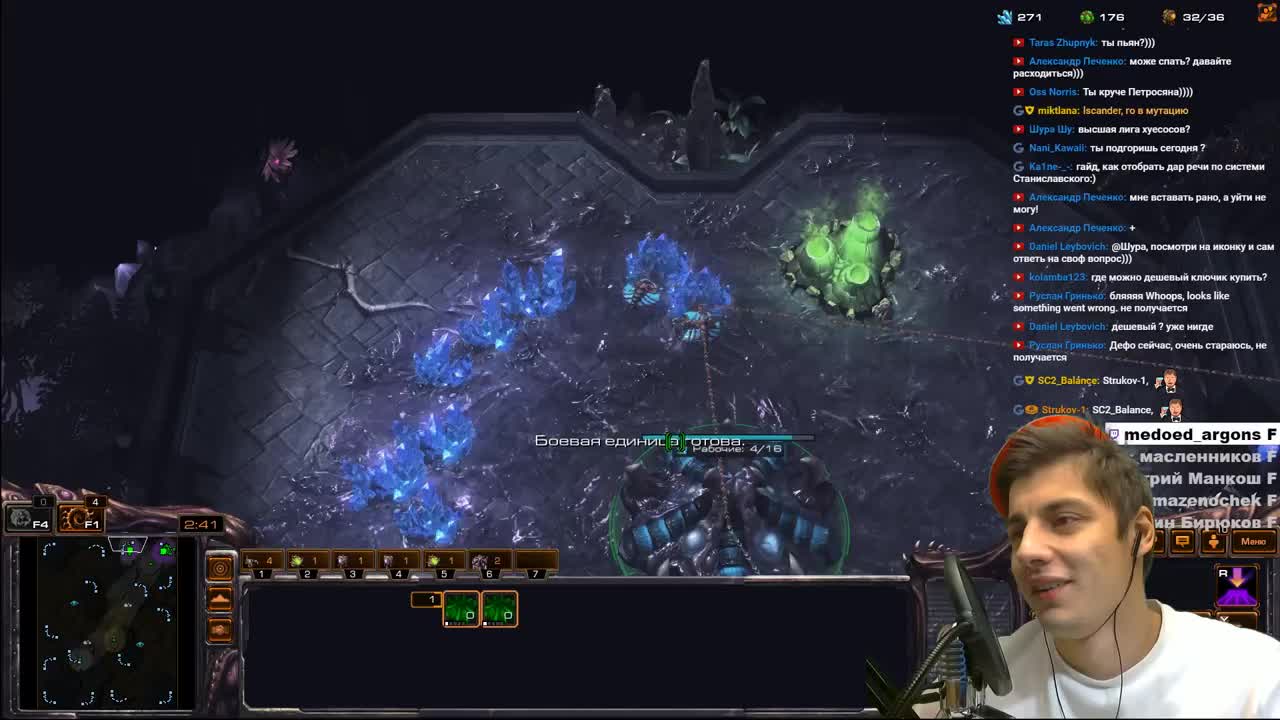The width and height of the screenshot is (1280, 720).
Task: Activate the minimap ping button
Action: click(x=220, y=569)
